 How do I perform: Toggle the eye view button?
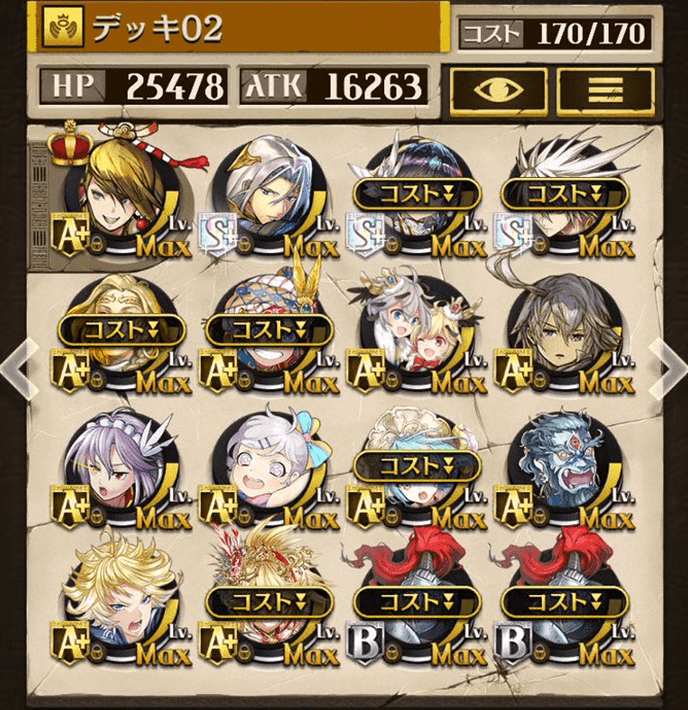pyautogui.click(x=498, y=91)
